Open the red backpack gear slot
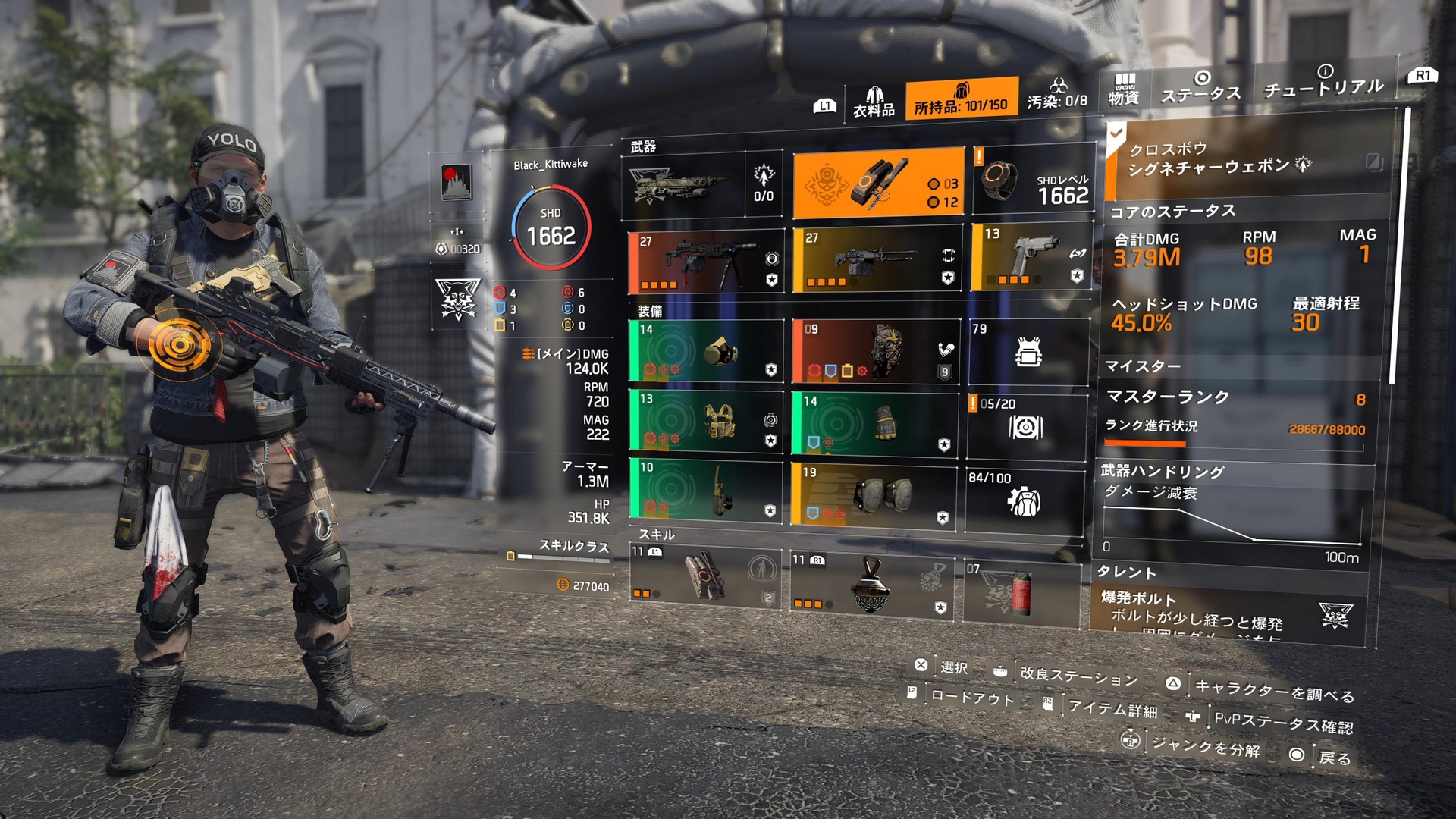This screenshot has height=819, width=1456. (875, 350)
